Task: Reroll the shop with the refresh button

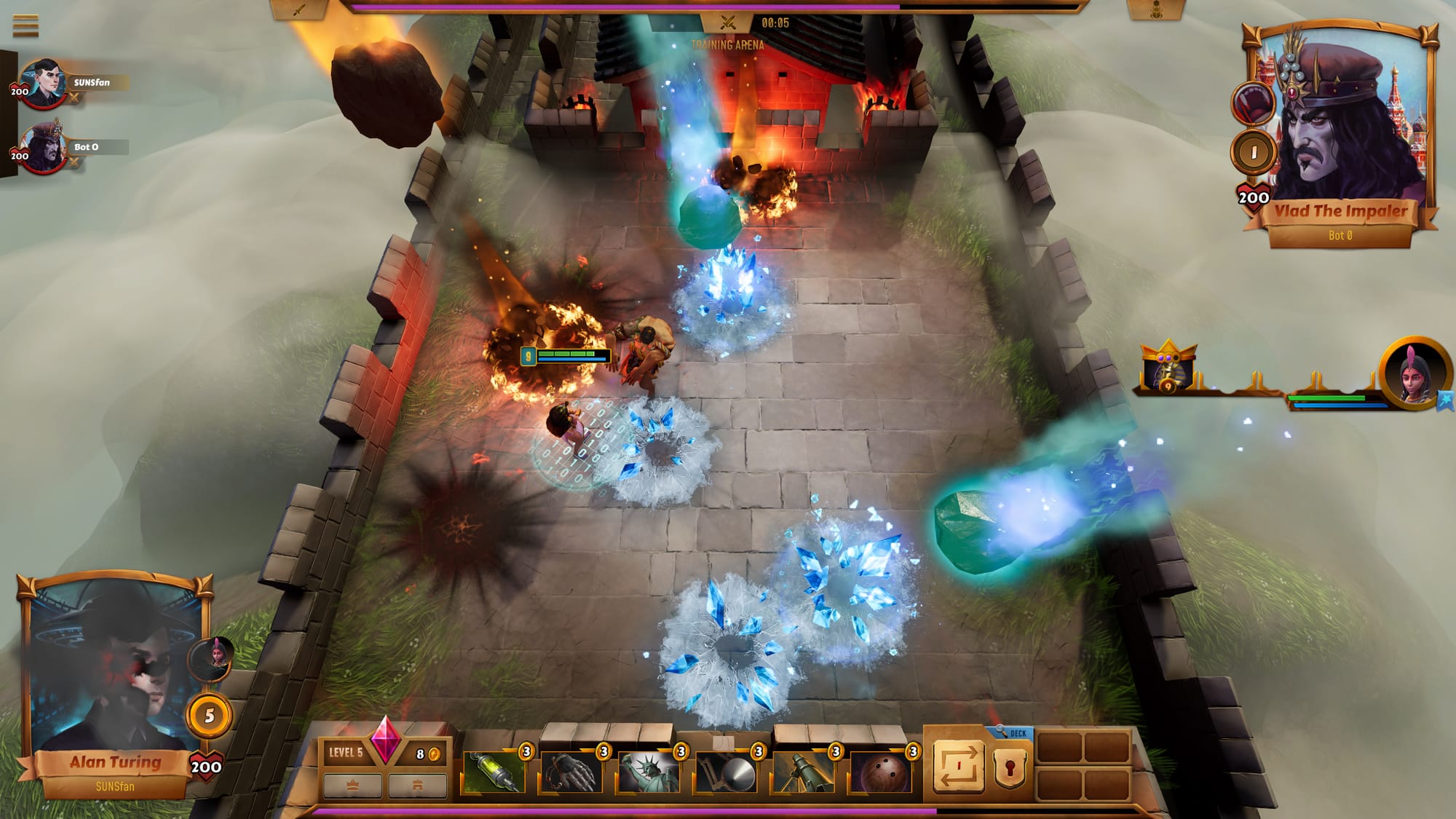Action: pyautogui.click(x=958, y=766)
